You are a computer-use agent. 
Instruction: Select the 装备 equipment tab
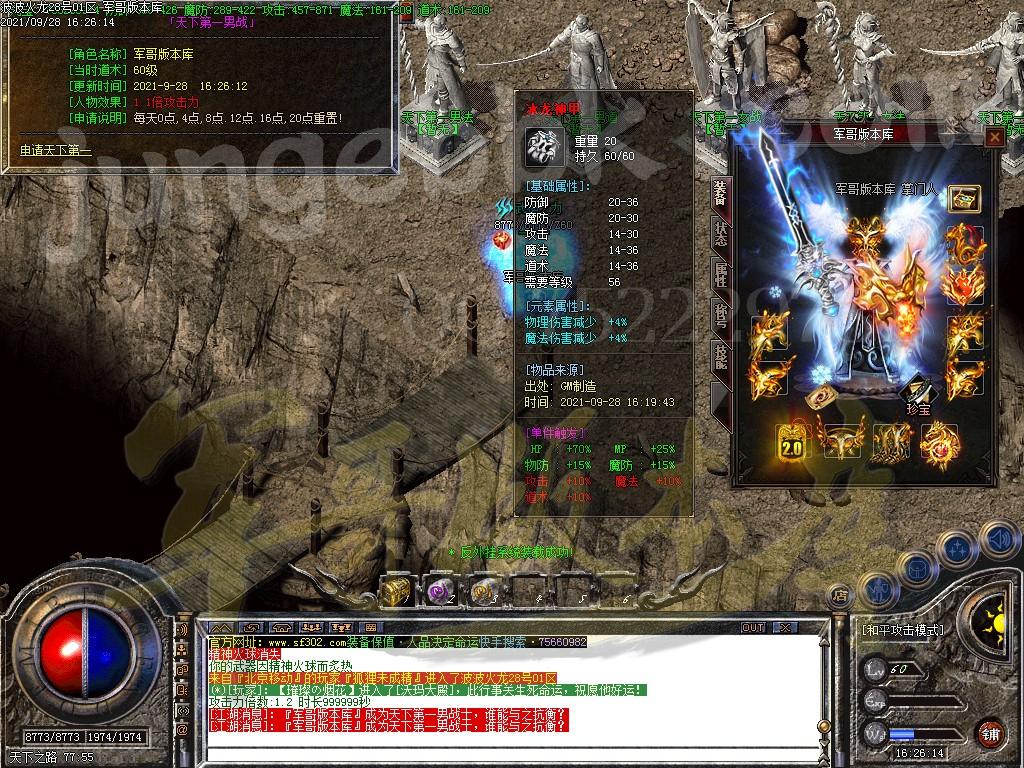720,194
